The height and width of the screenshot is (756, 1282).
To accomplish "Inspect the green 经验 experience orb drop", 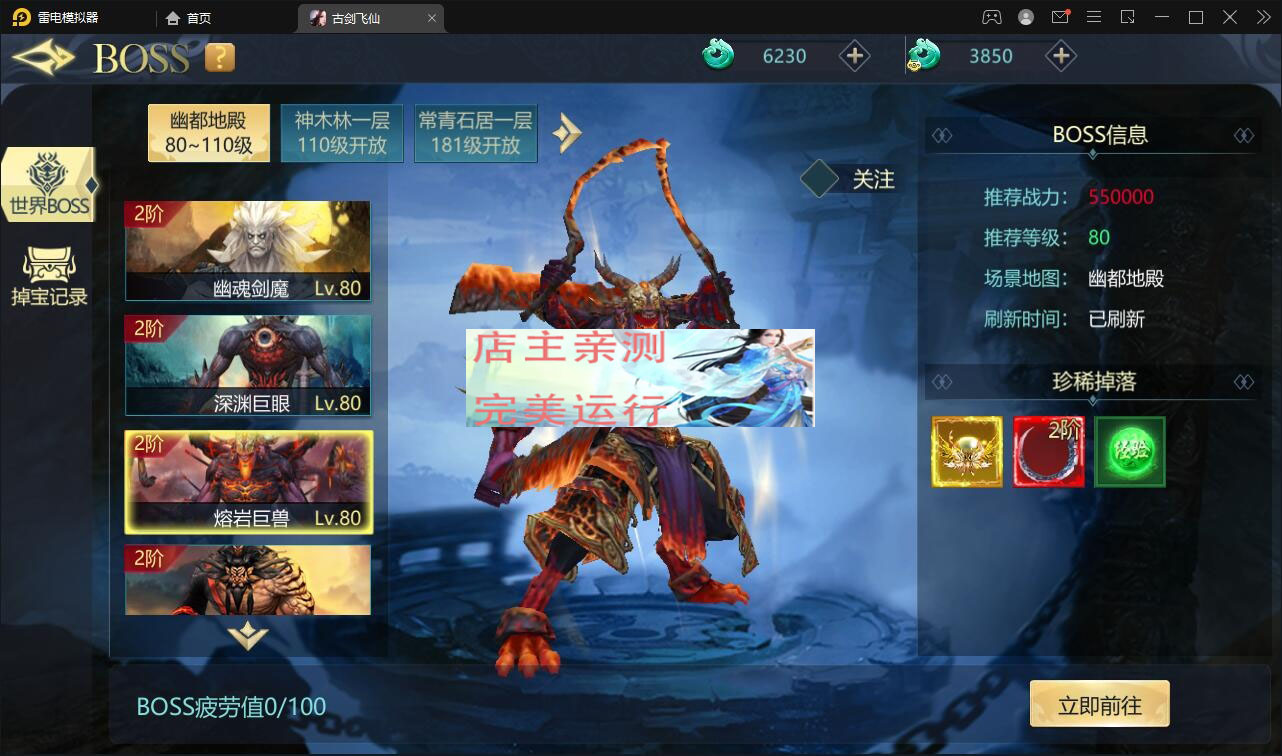I will 1130,452.
